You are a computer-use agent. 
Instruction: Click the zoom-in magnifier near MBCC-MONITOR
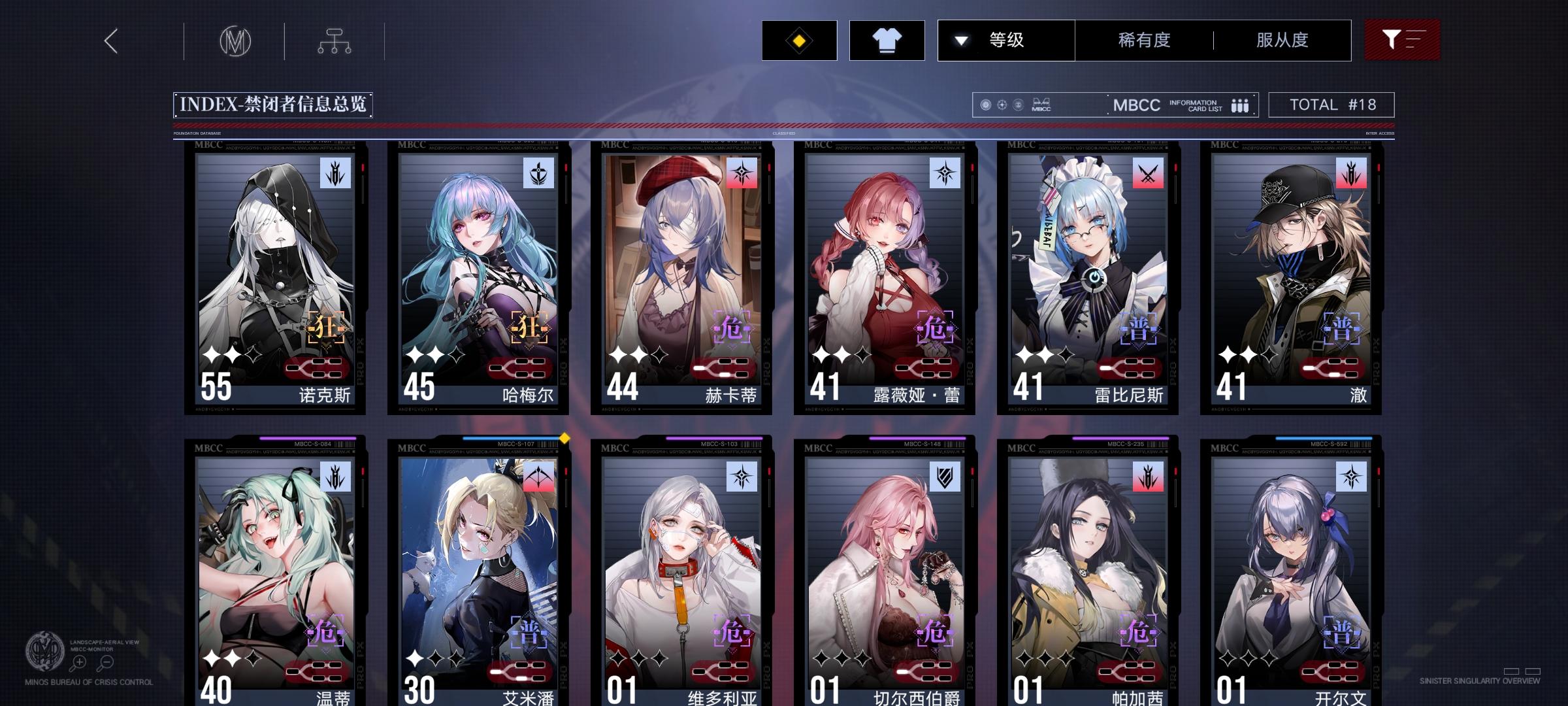coord(79,662)
